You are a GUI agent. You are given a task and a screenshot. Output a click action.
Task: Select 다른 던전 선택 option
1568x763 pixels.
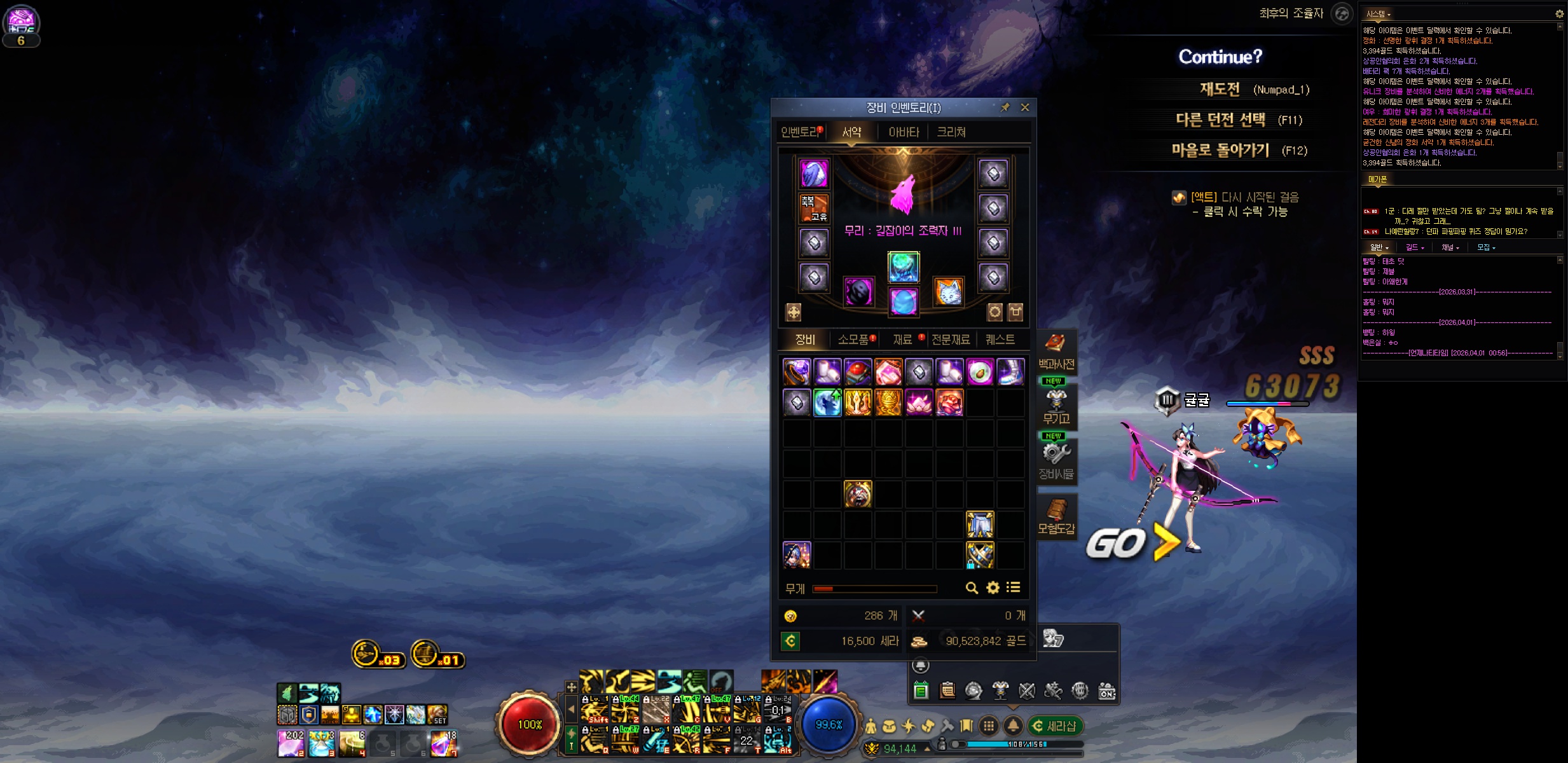pyautogui.click(x=1220, y=120)
